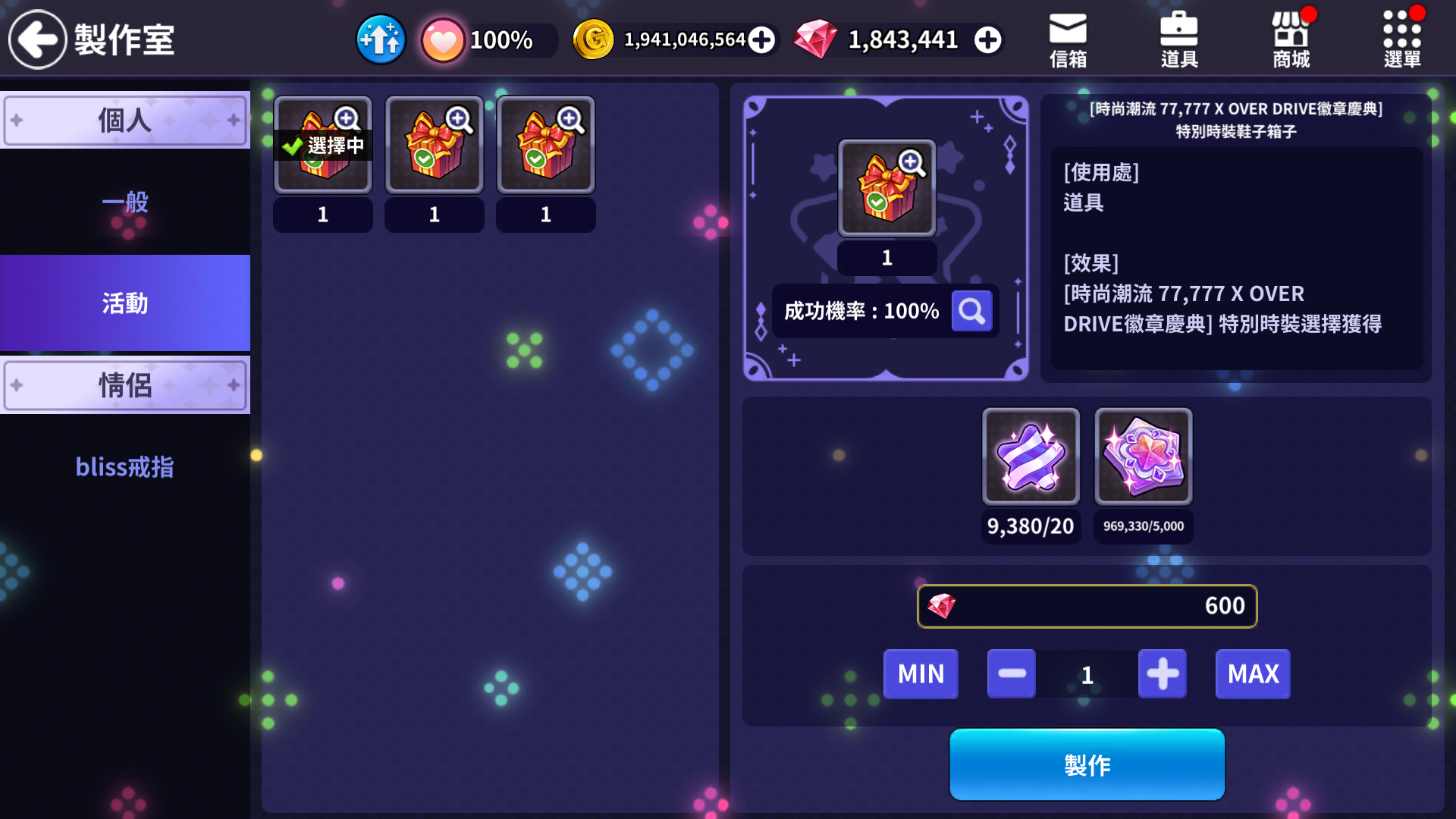Viewport: 1456px width, 819px height.
Task: Inspect the purple striped star material
Action: click(1031, 457)
